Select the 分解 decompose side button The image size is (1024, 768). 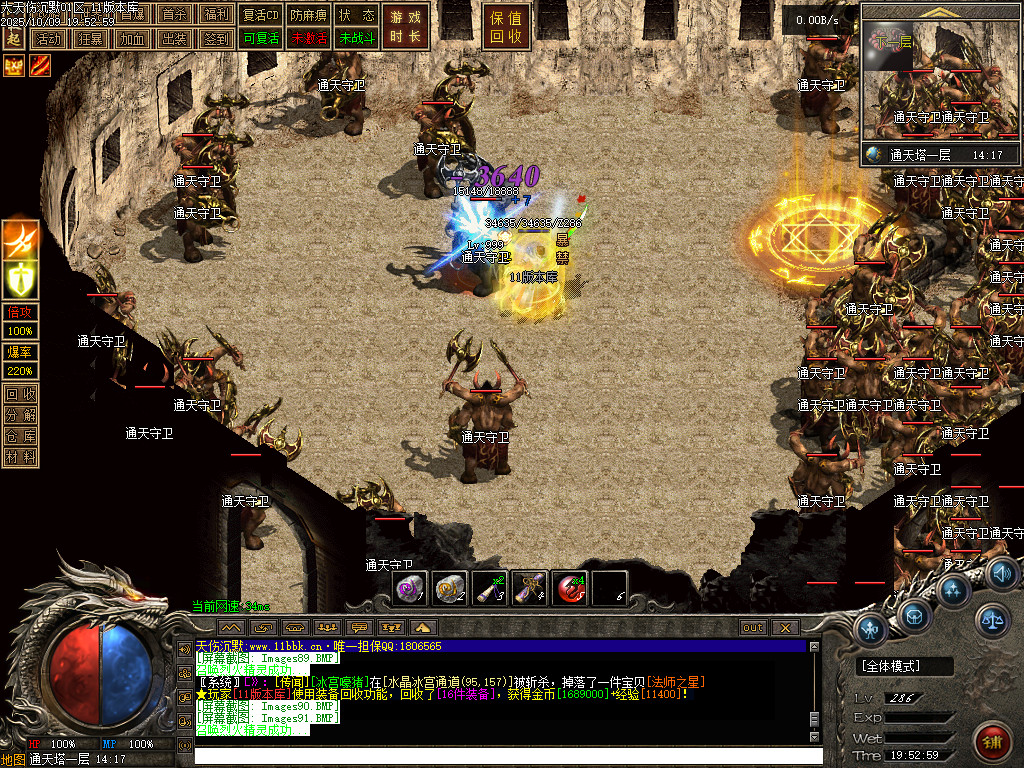[21, 415]
